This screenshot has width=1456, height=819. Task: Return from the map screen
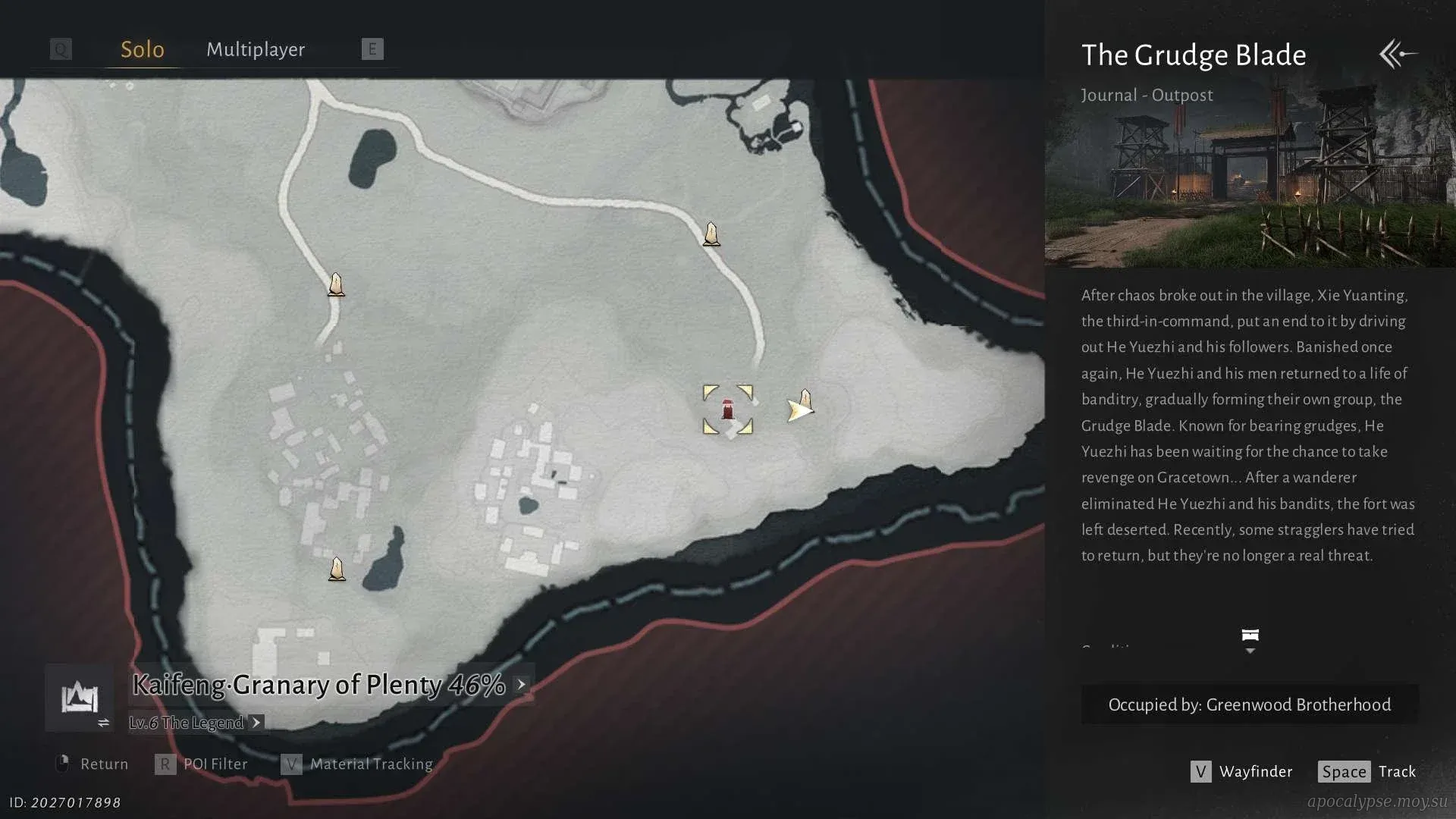[92, 764]
